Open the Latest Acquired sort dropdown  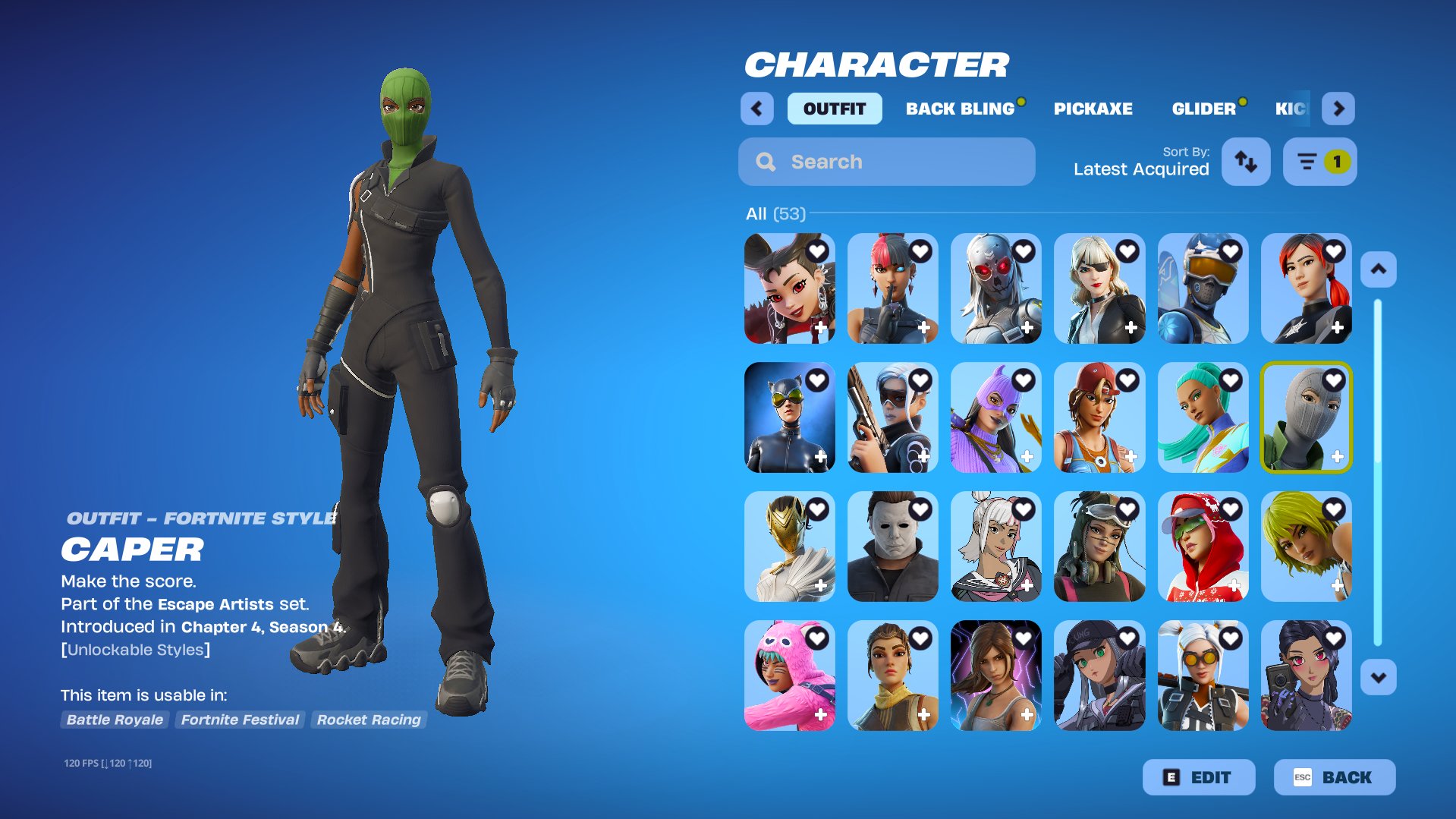1141,169
